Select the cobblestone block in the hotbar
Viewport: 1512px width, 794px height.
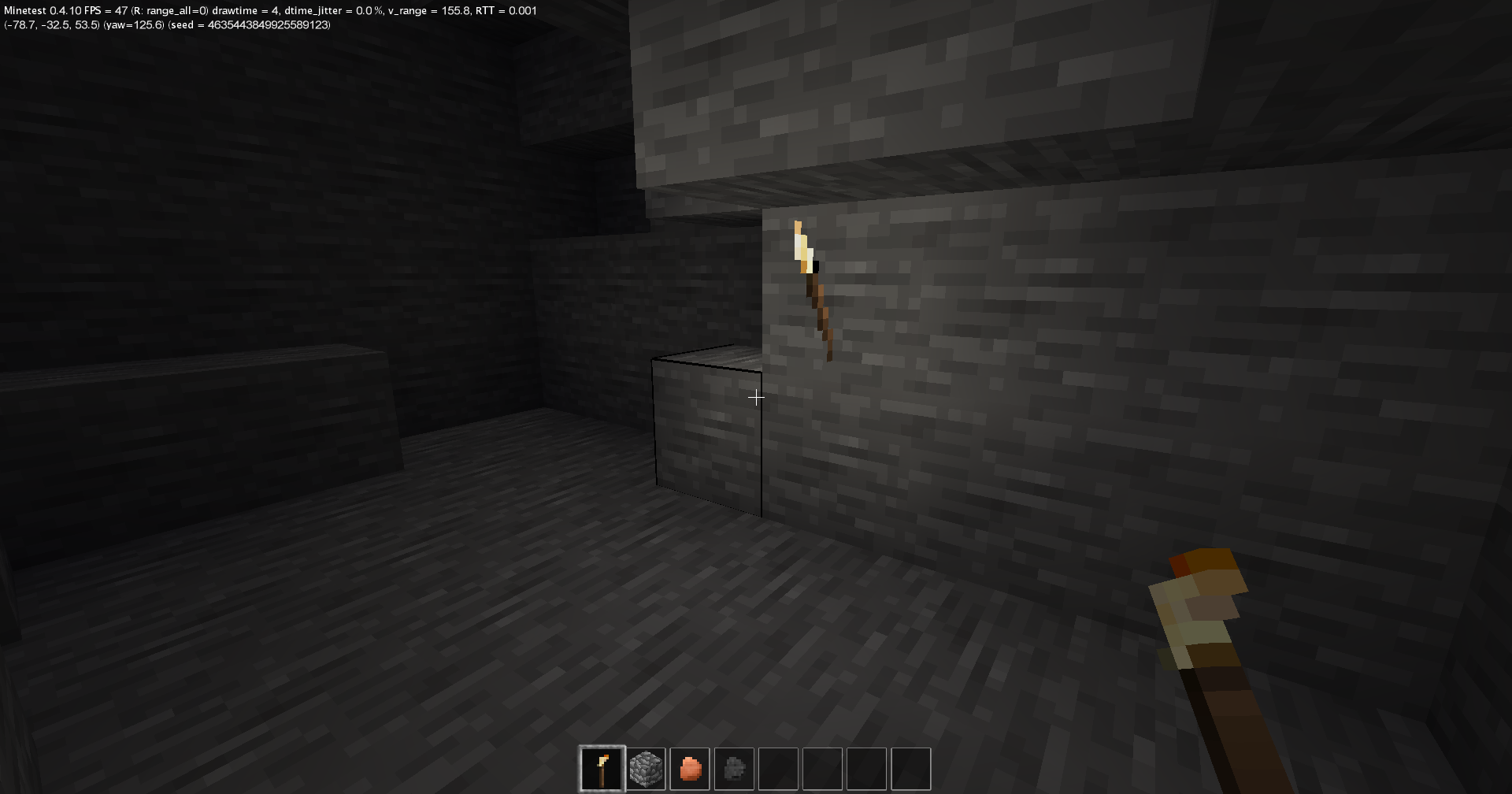click(647, 768)
